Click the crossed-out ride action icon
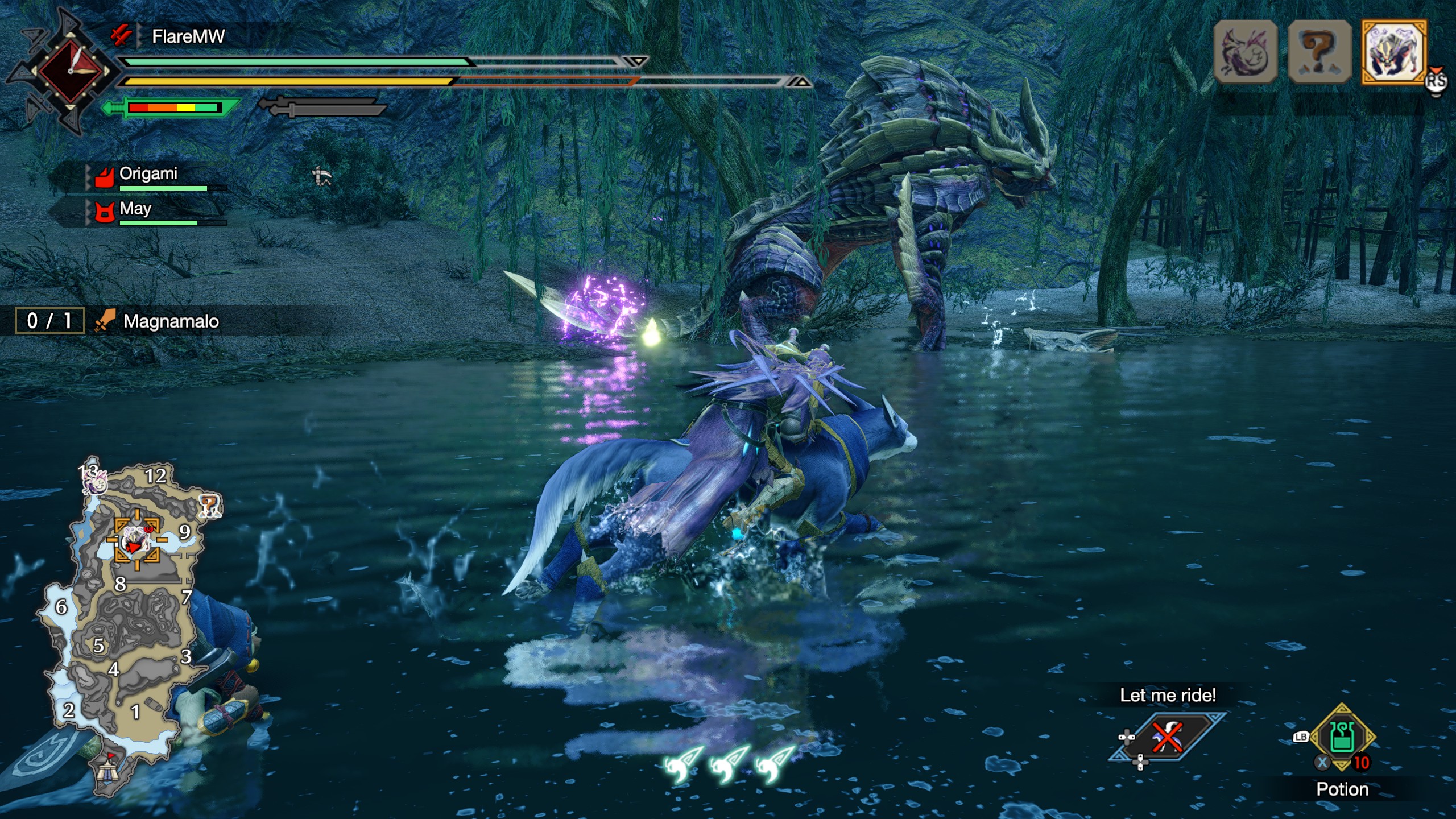Image resolution: width=1456 pixels, height=819 pixels. (x=1168, y=737)
